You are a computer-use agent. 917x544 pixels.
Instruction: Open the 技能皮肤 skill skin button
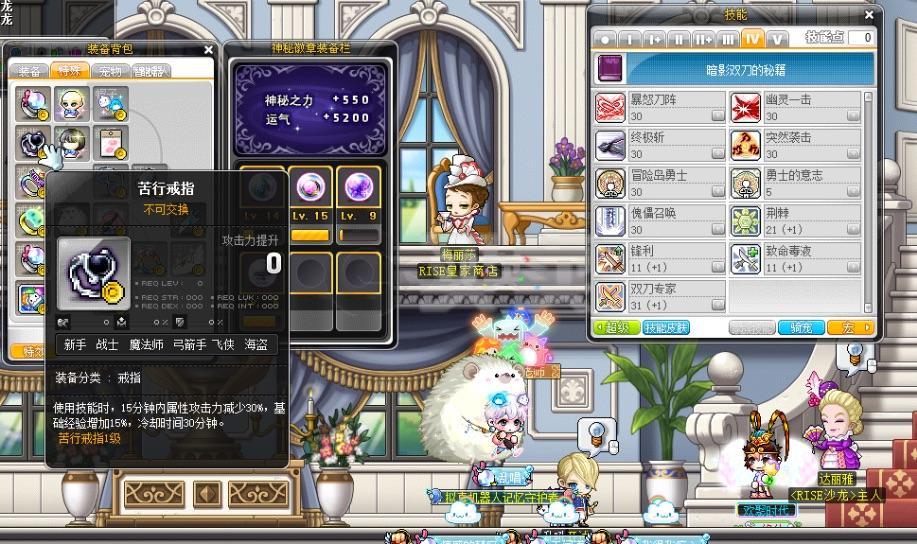(x=665, y=328)
